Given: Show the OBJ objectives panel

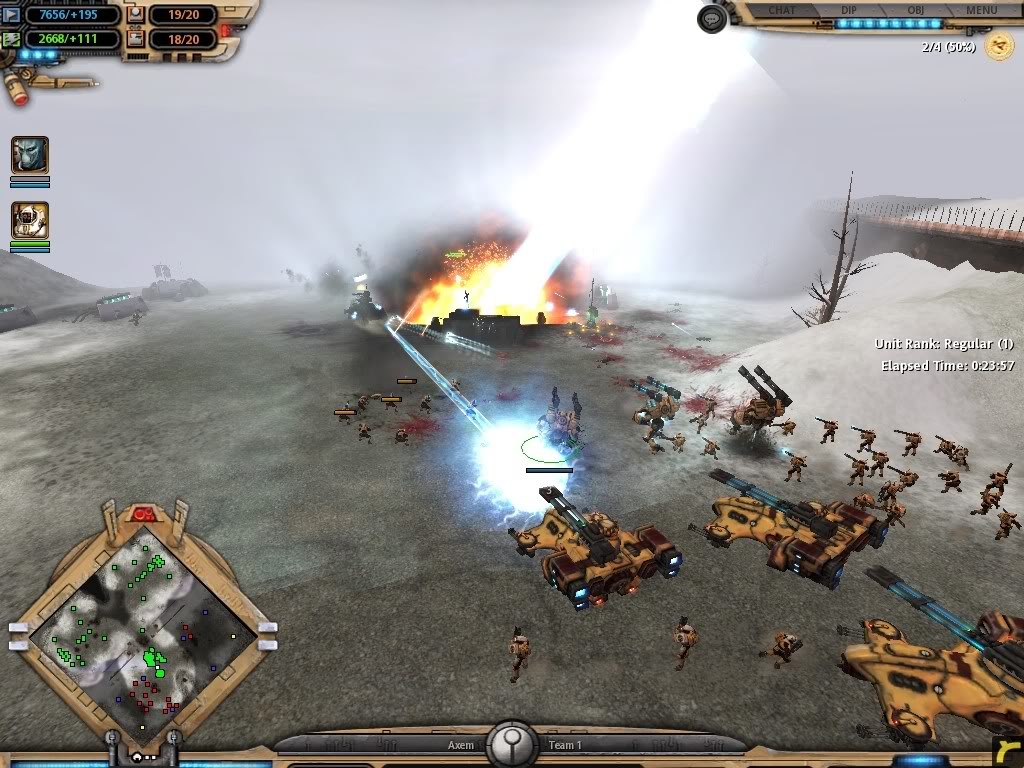Looking at the screenshot, I should pos(916,10).
